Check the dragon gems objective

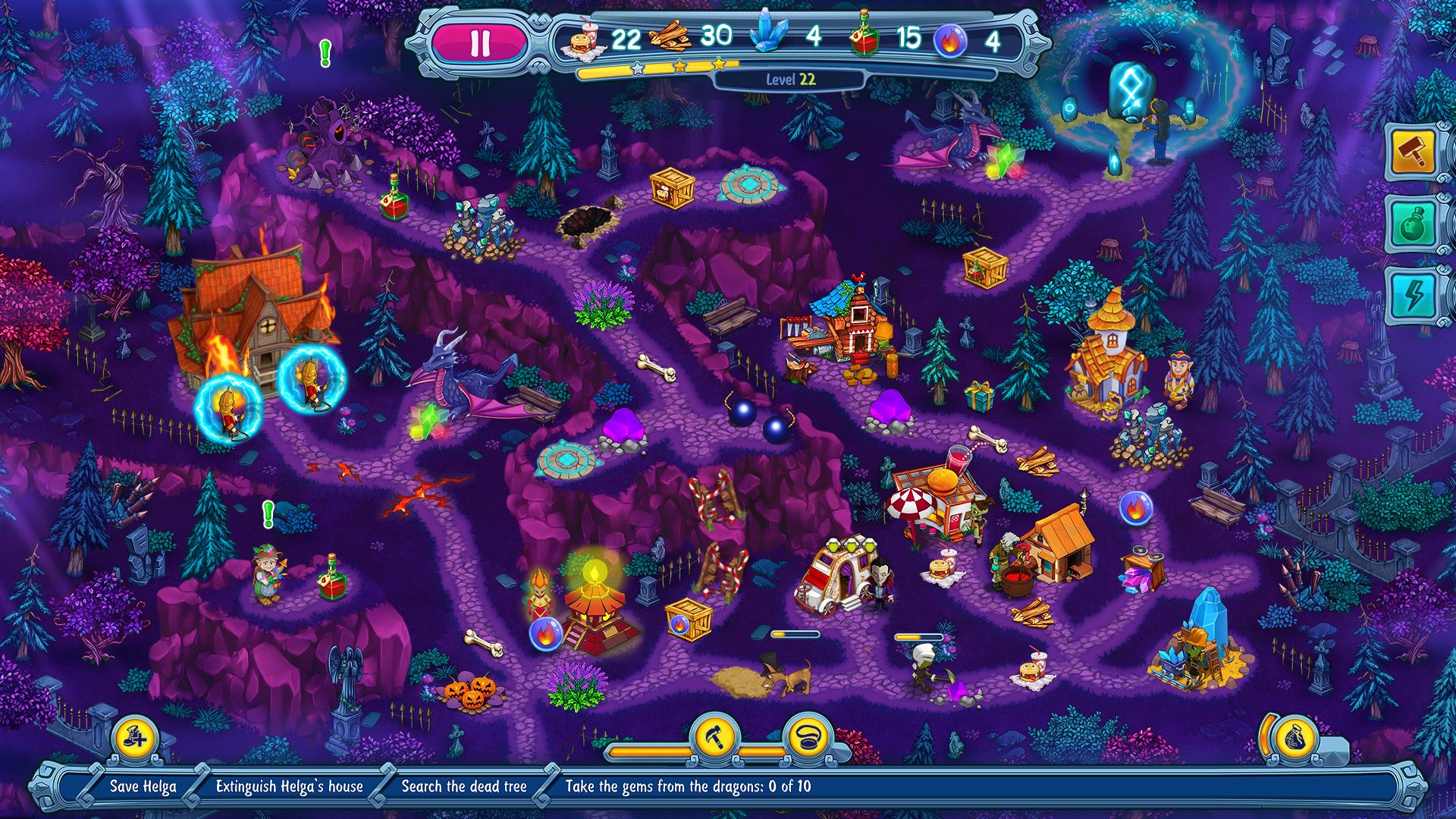[x=688, y=786]
